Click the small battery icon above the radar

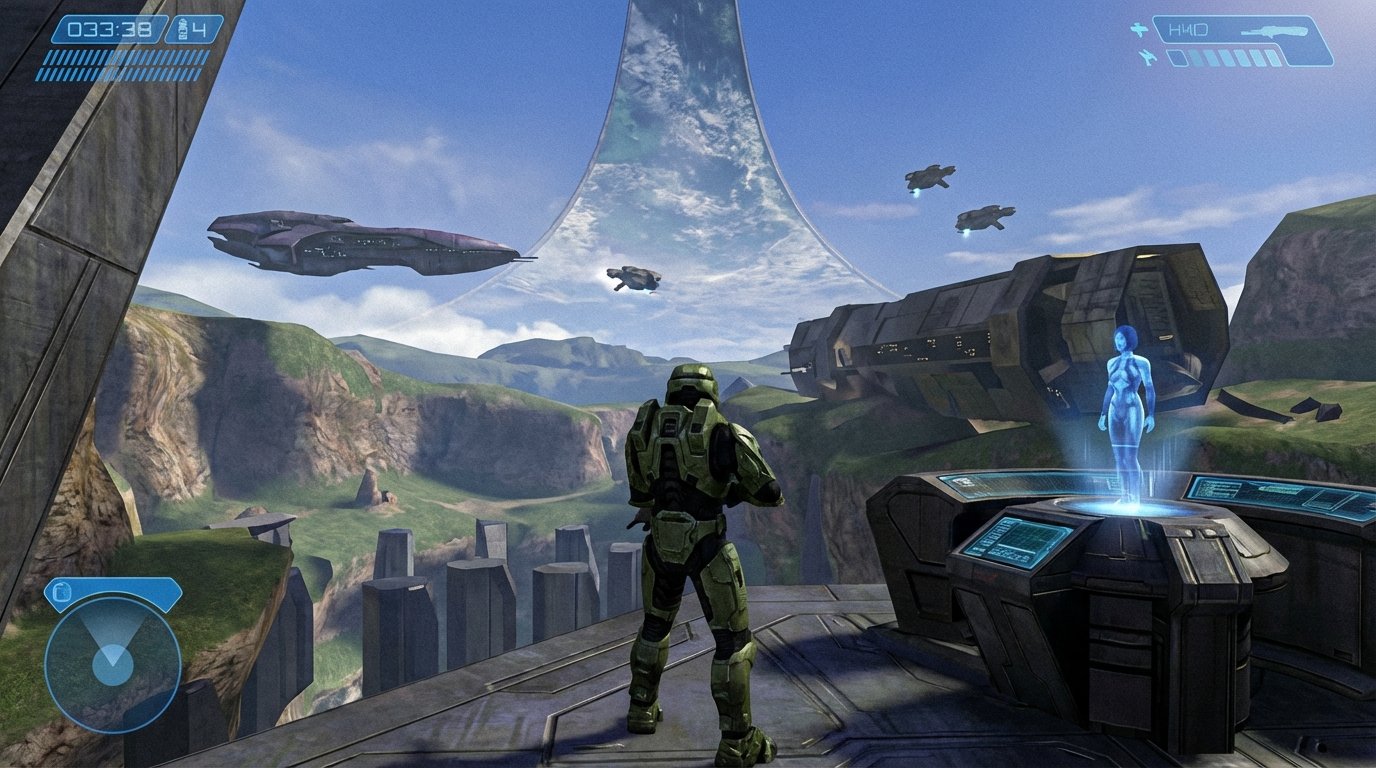pyautogui.click(x=63, y=591)
